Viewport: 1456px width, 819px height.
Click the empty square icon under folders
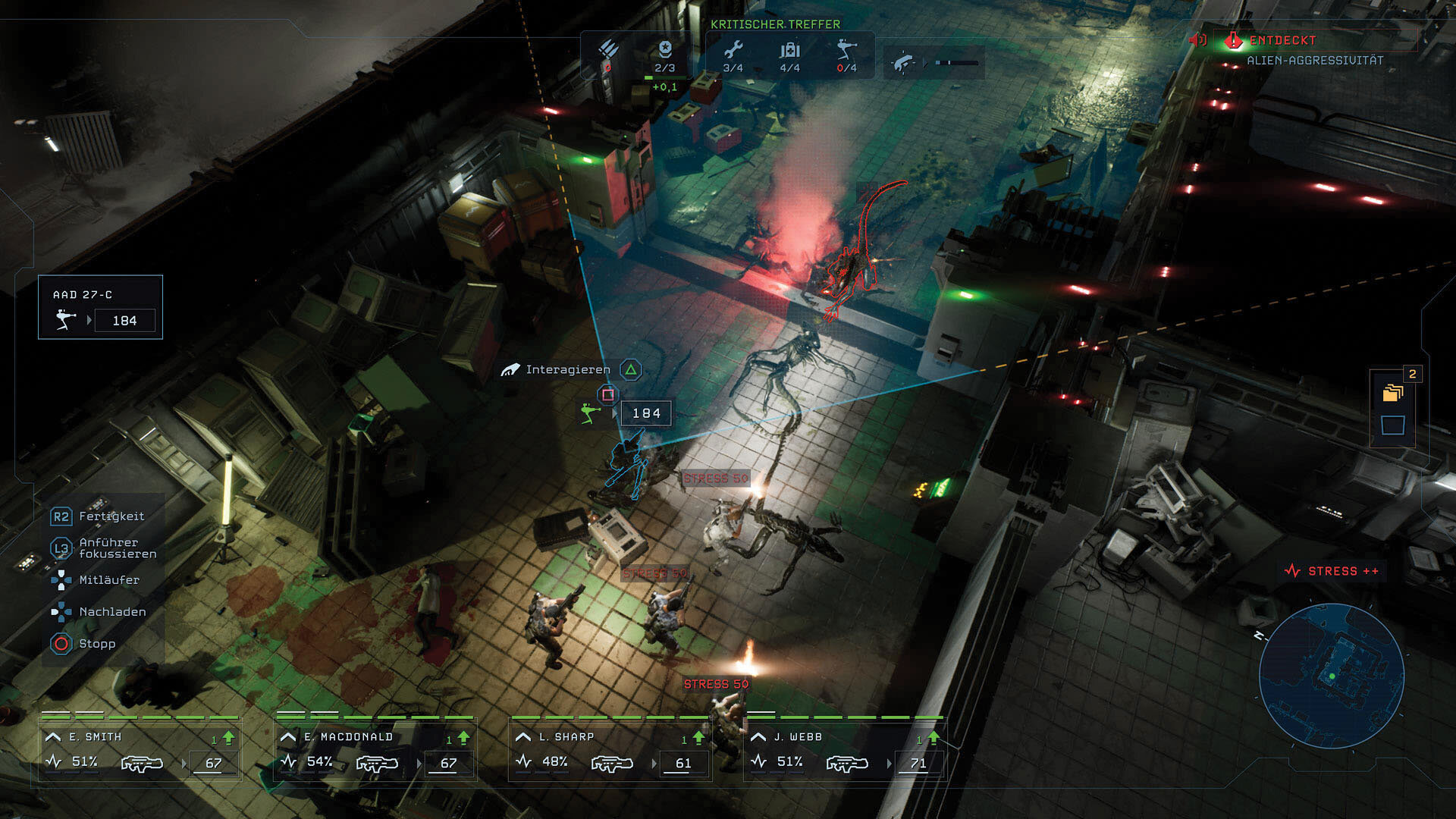click(x=1393, y=425)
